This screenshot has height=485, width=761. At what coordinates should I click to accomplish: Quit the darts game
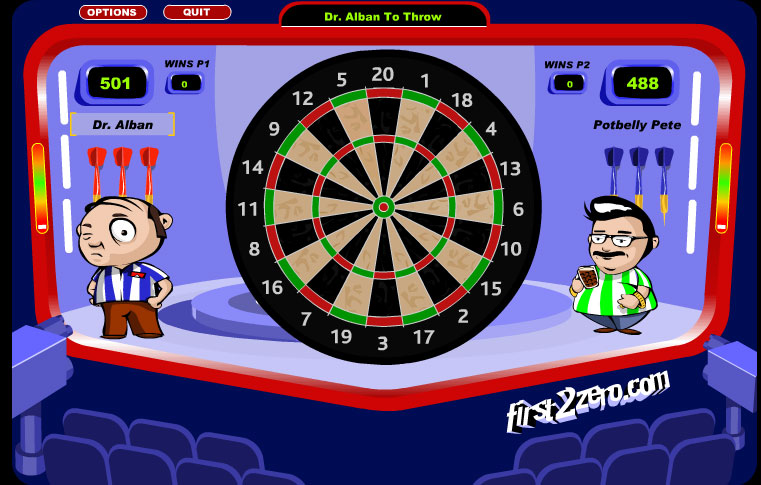click(196, 13)
